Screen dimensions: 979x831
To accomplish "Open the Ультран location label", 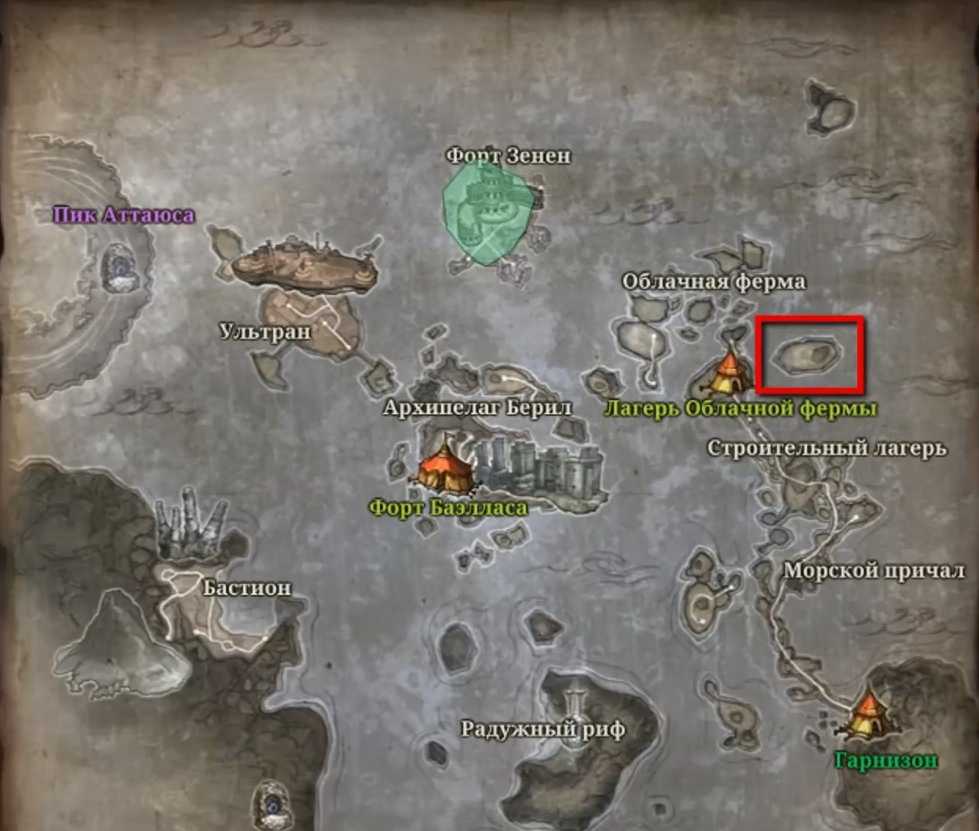I will point(265,331).
